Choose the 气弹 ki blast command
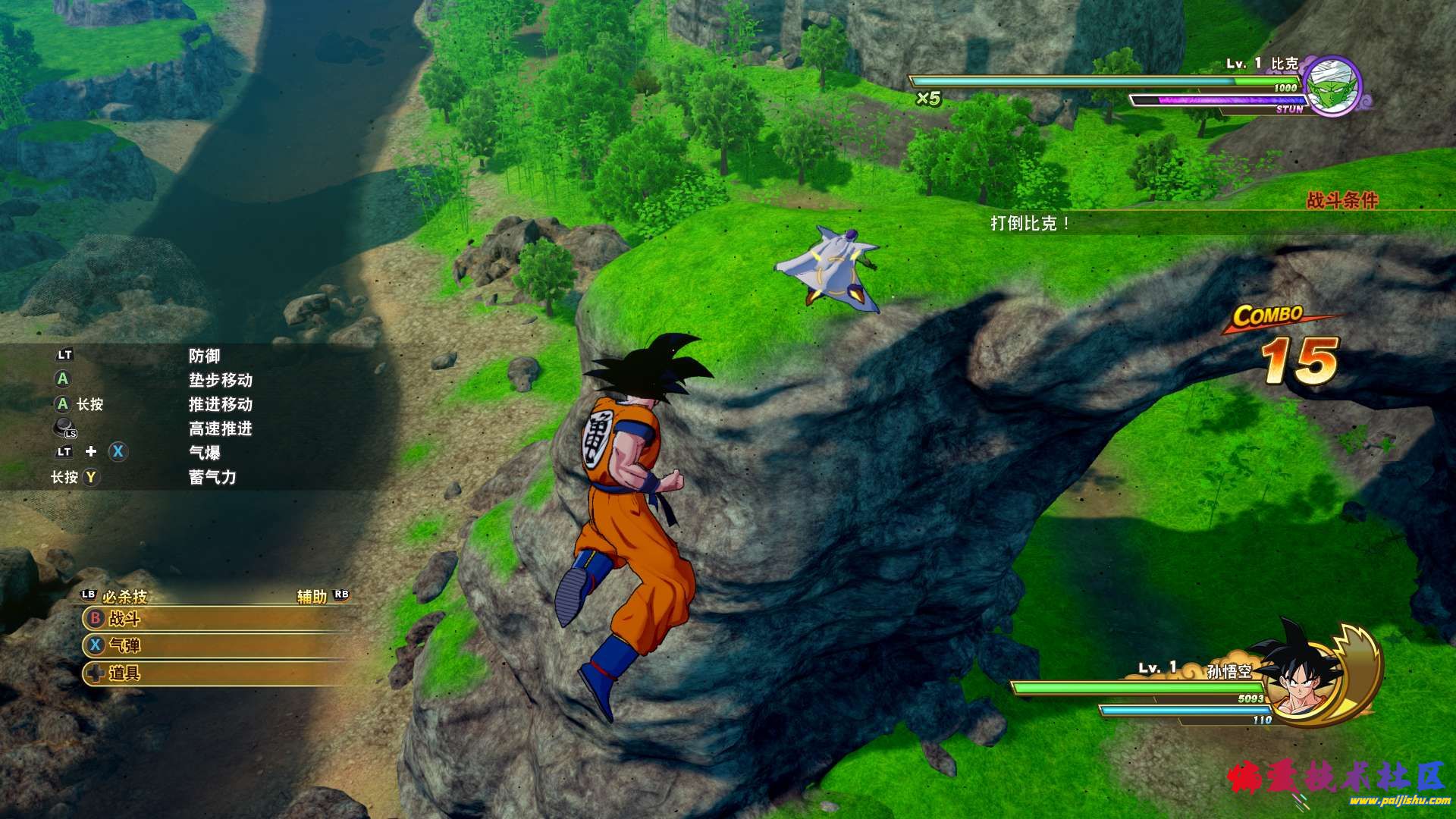 pos(124,645)
